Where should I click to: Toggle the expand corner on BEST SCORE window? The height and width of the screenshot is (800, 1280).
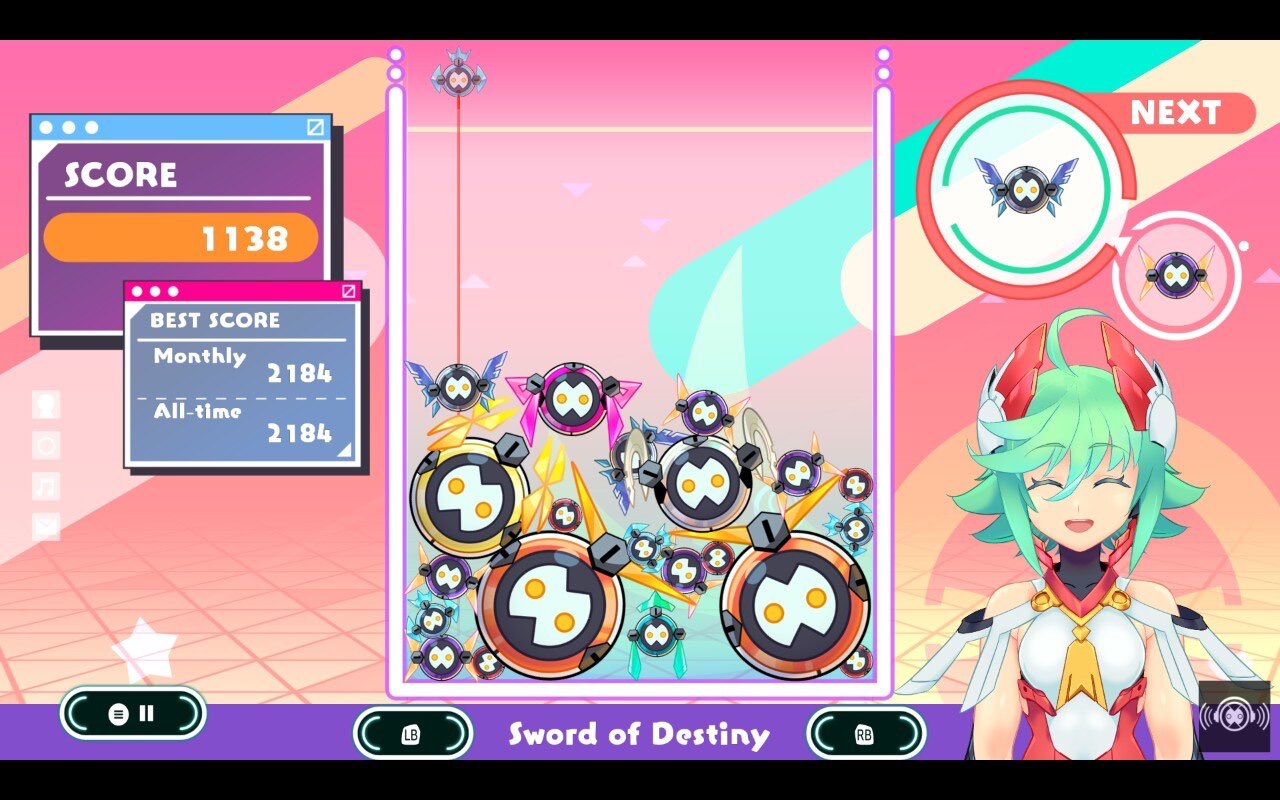[350, 291]
